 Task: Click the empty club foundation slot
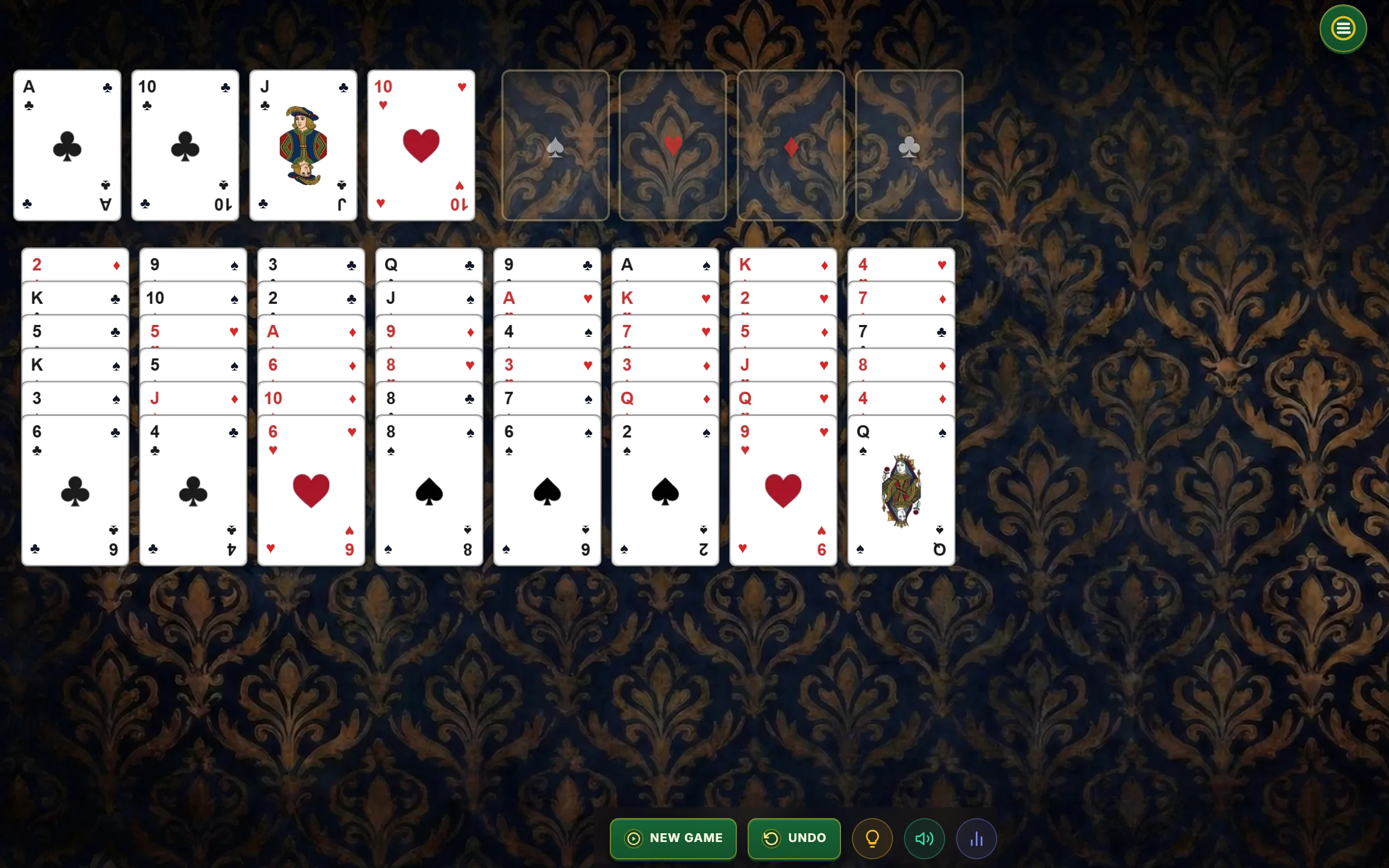pyautogui.click(x=908, y=145)
